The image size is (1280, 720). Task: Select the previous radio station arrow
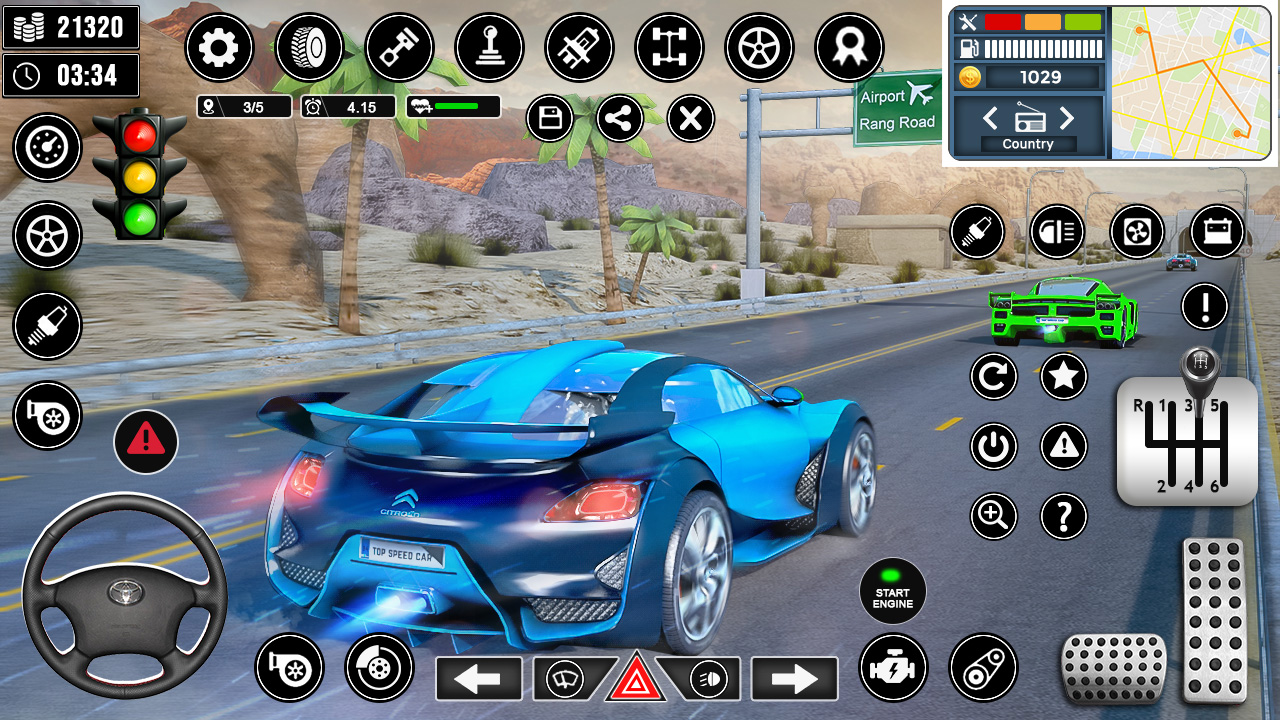pyautogui.click(x=990, y=119)
